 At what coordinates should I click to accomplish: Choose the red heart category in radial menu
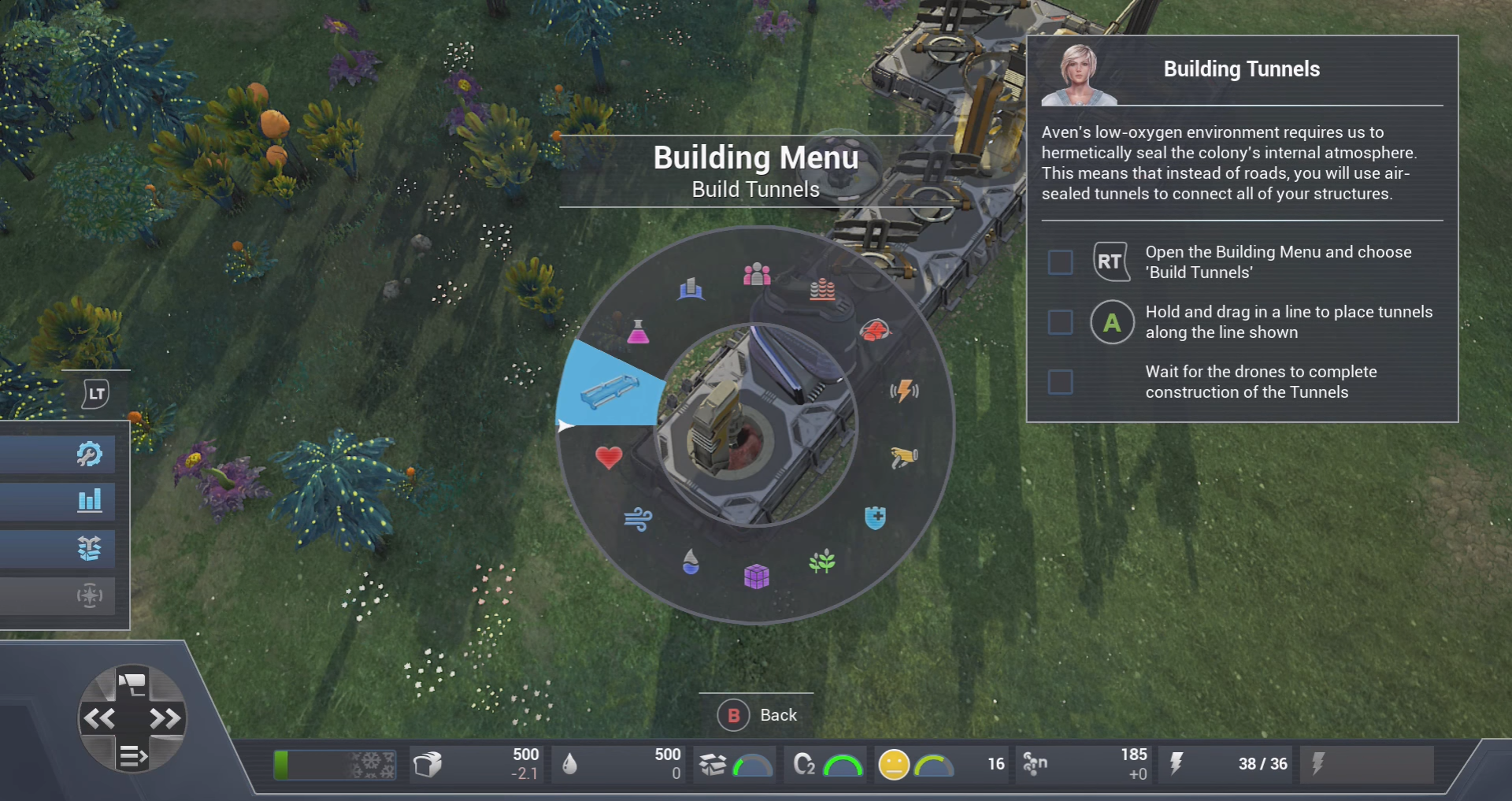(x=609, y=457)
